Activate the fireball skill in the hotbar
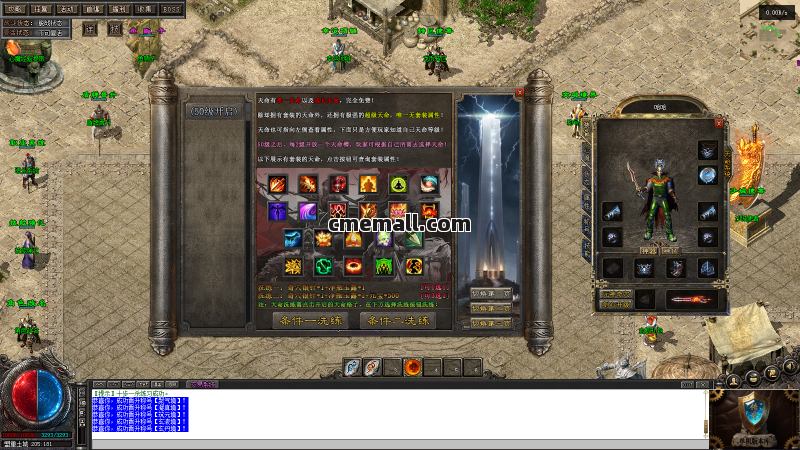 (412, 368)
